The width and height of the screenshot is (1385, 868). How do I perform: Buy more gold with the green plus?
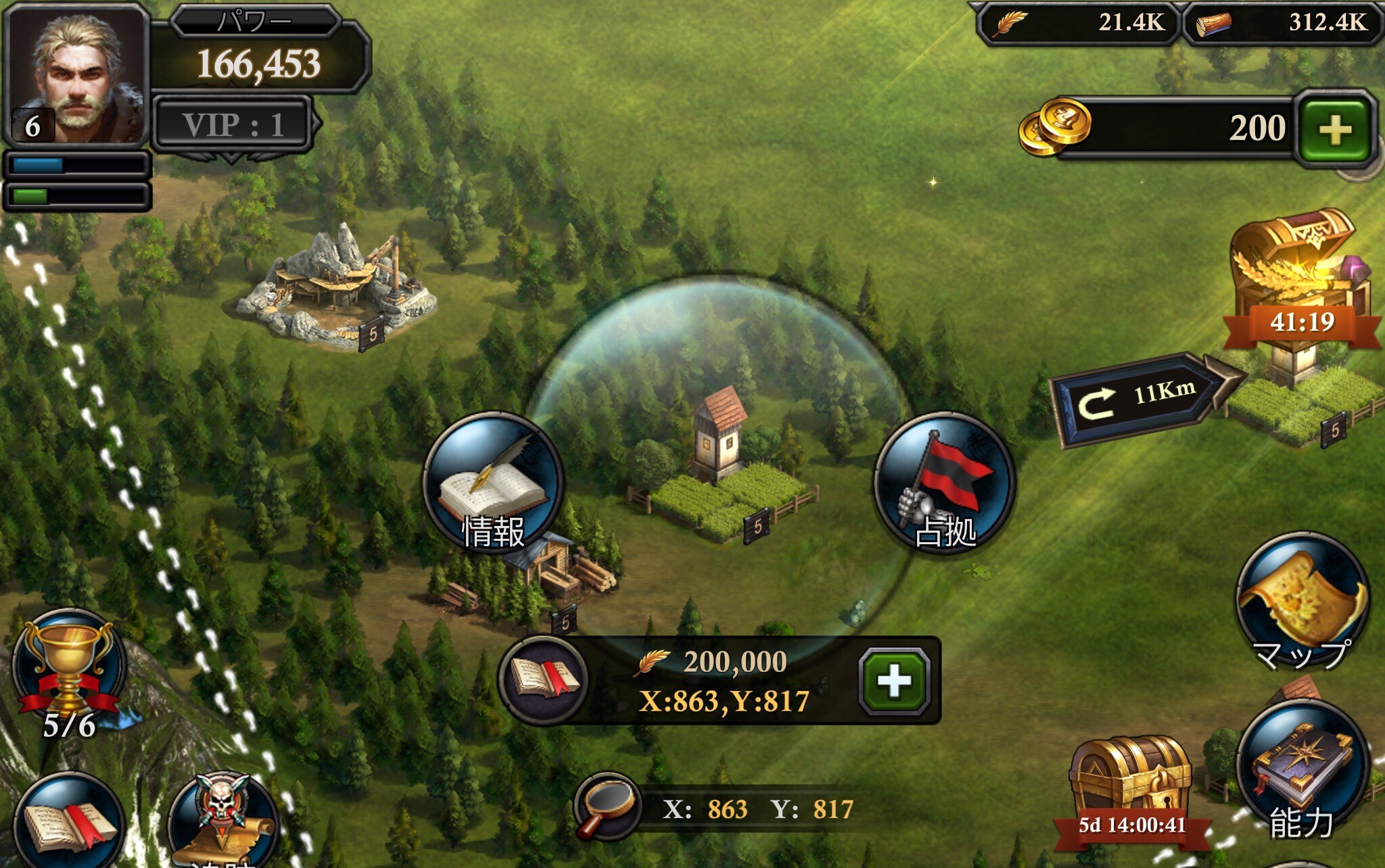point(1335,129)
